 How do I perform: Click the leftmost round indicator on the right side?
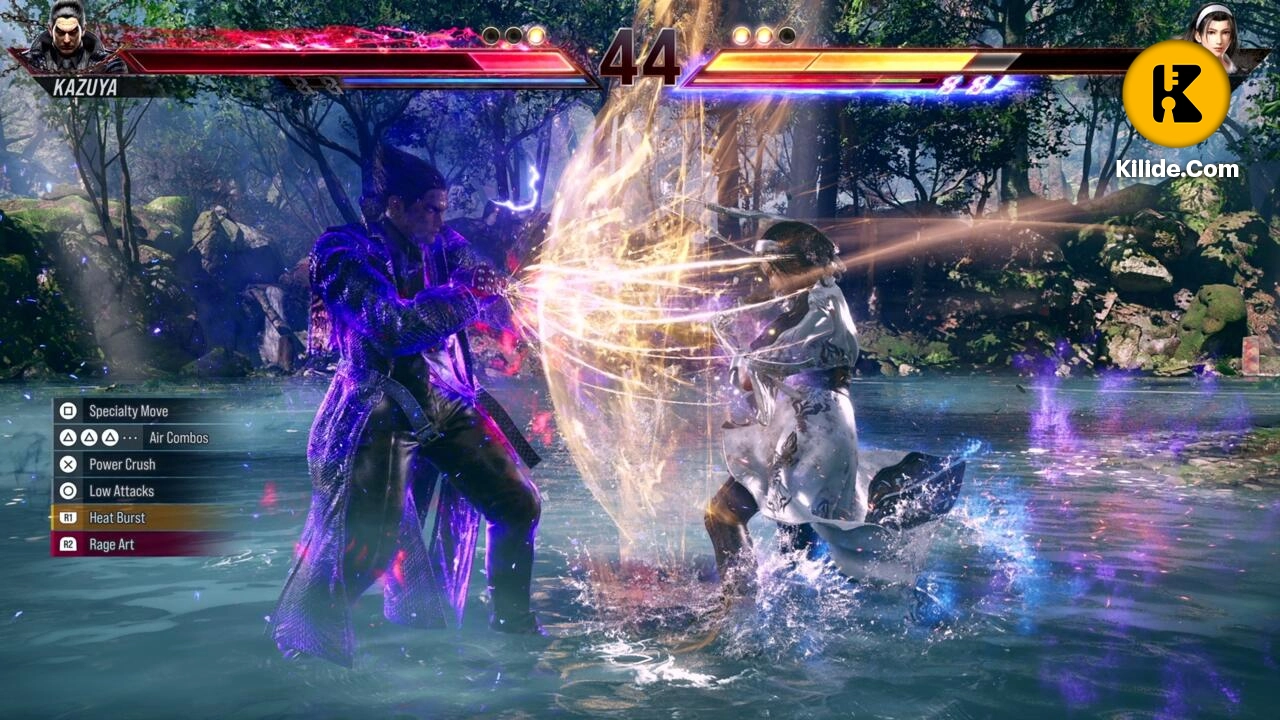point(740,33)
